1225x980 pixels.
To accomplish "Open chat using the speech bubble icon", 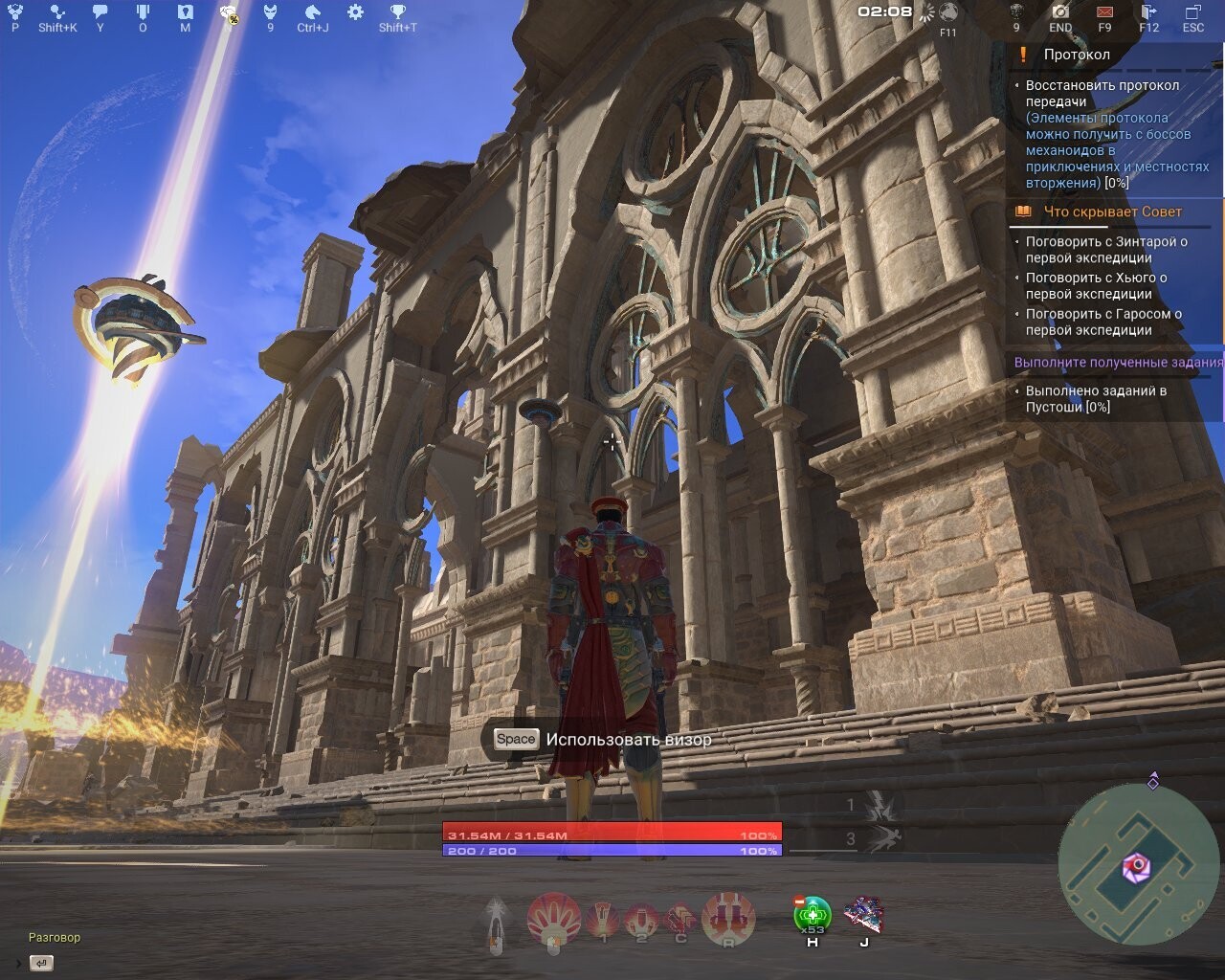I will 100,11.
